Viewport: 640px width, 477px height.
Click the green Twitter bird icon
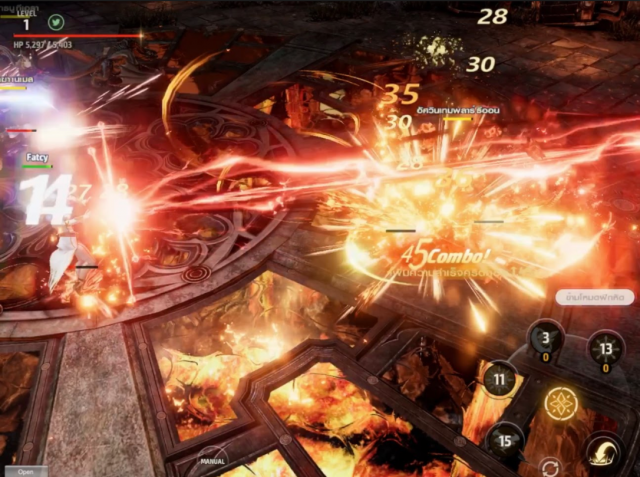(56, 22)
